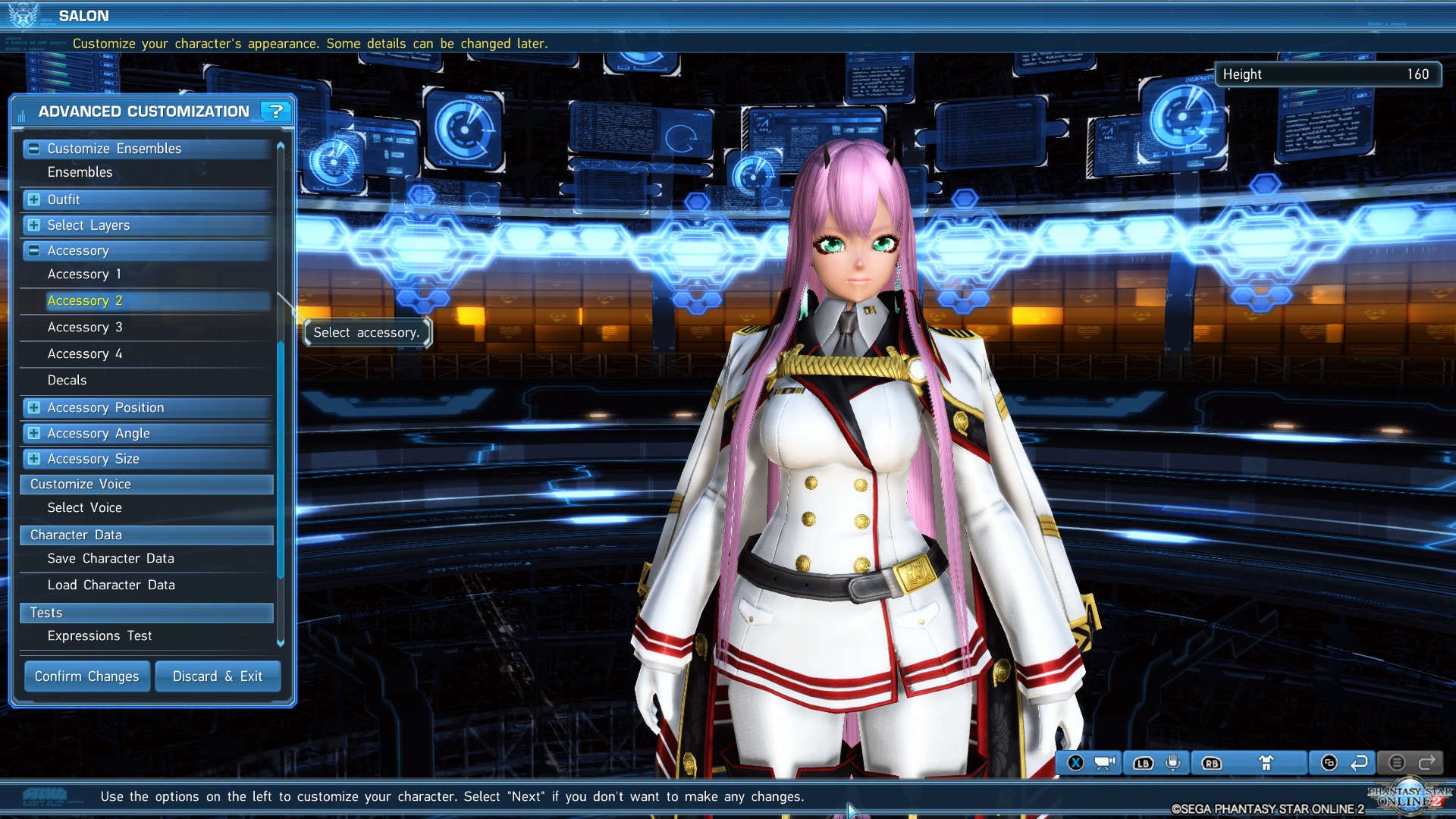The image size is (1456, 819).
Task: Click the camera view icon in the bottom toolbar
Action: pyautogui.click(x=1104, y=764)
